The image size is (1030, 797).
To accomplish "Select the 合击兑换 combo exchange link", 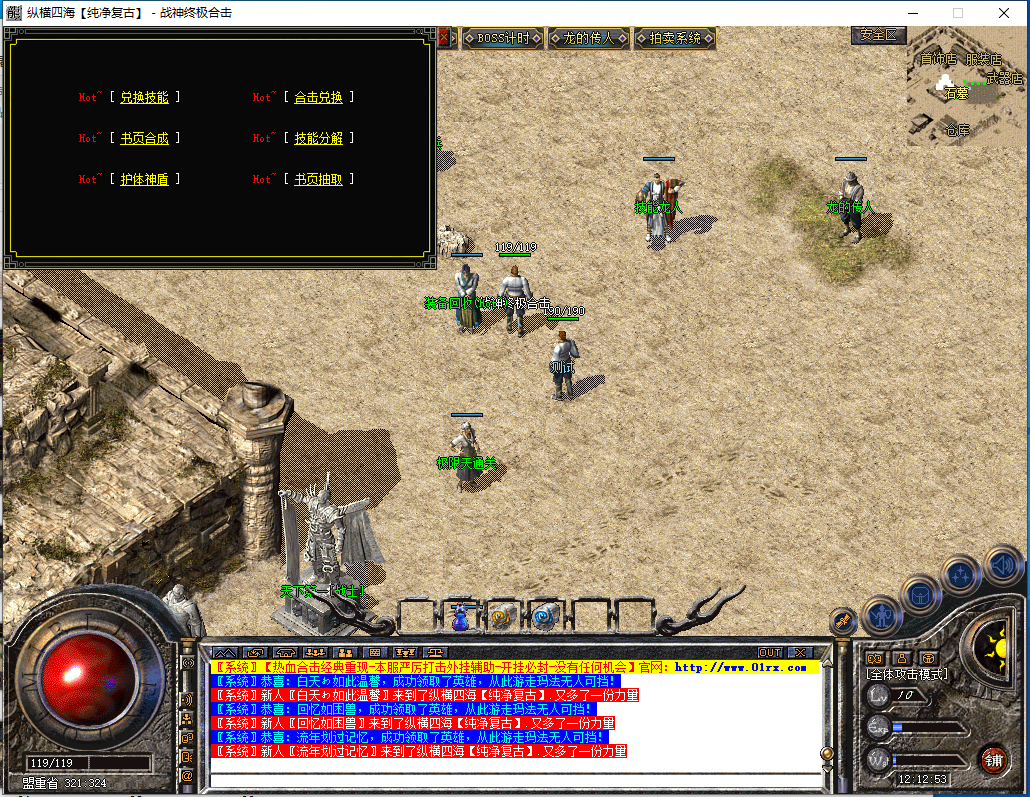I will [319, 97].
